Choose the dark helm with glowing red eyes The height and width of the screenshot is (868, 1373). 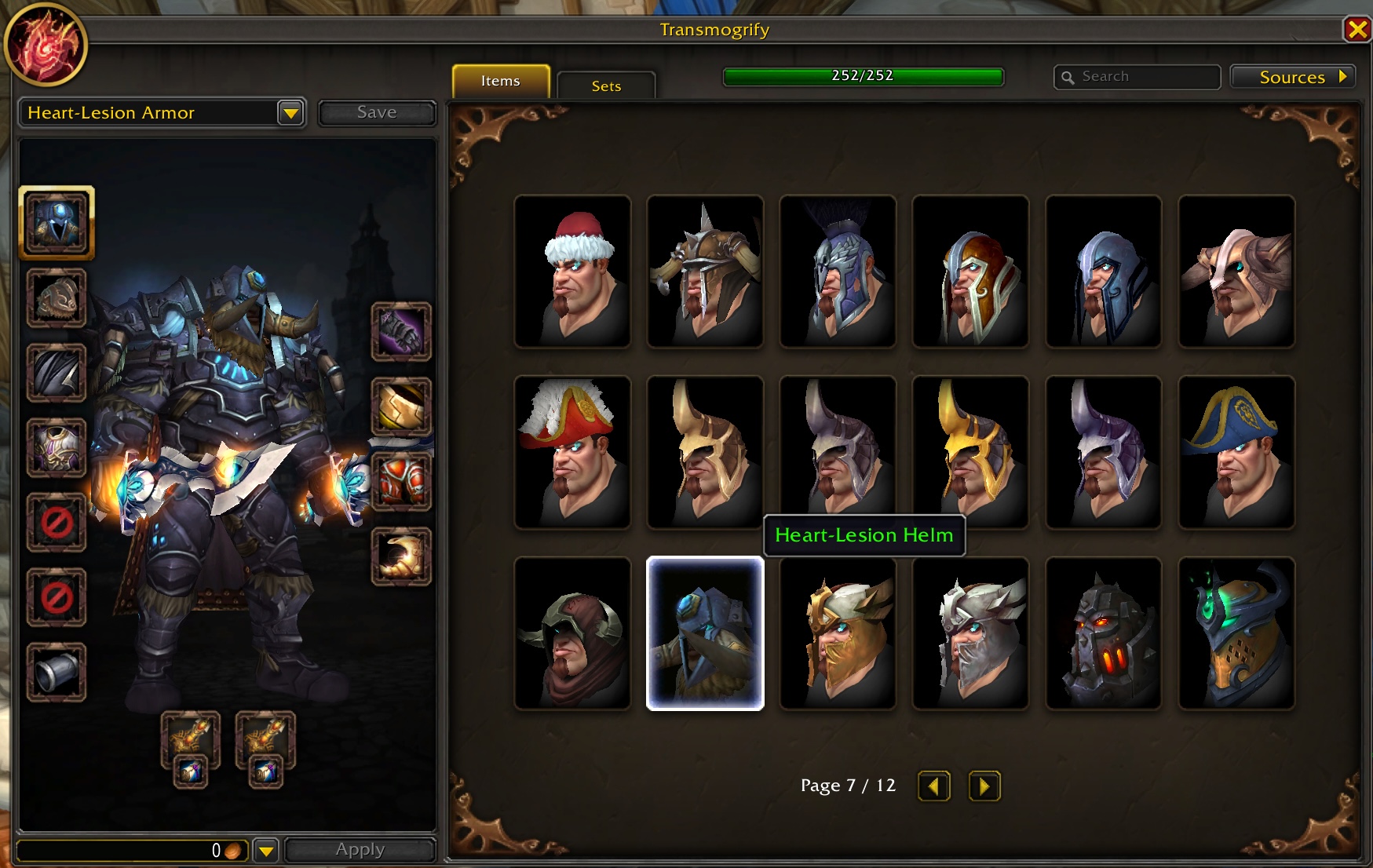pyautogui.click(x=1103, y=633)
